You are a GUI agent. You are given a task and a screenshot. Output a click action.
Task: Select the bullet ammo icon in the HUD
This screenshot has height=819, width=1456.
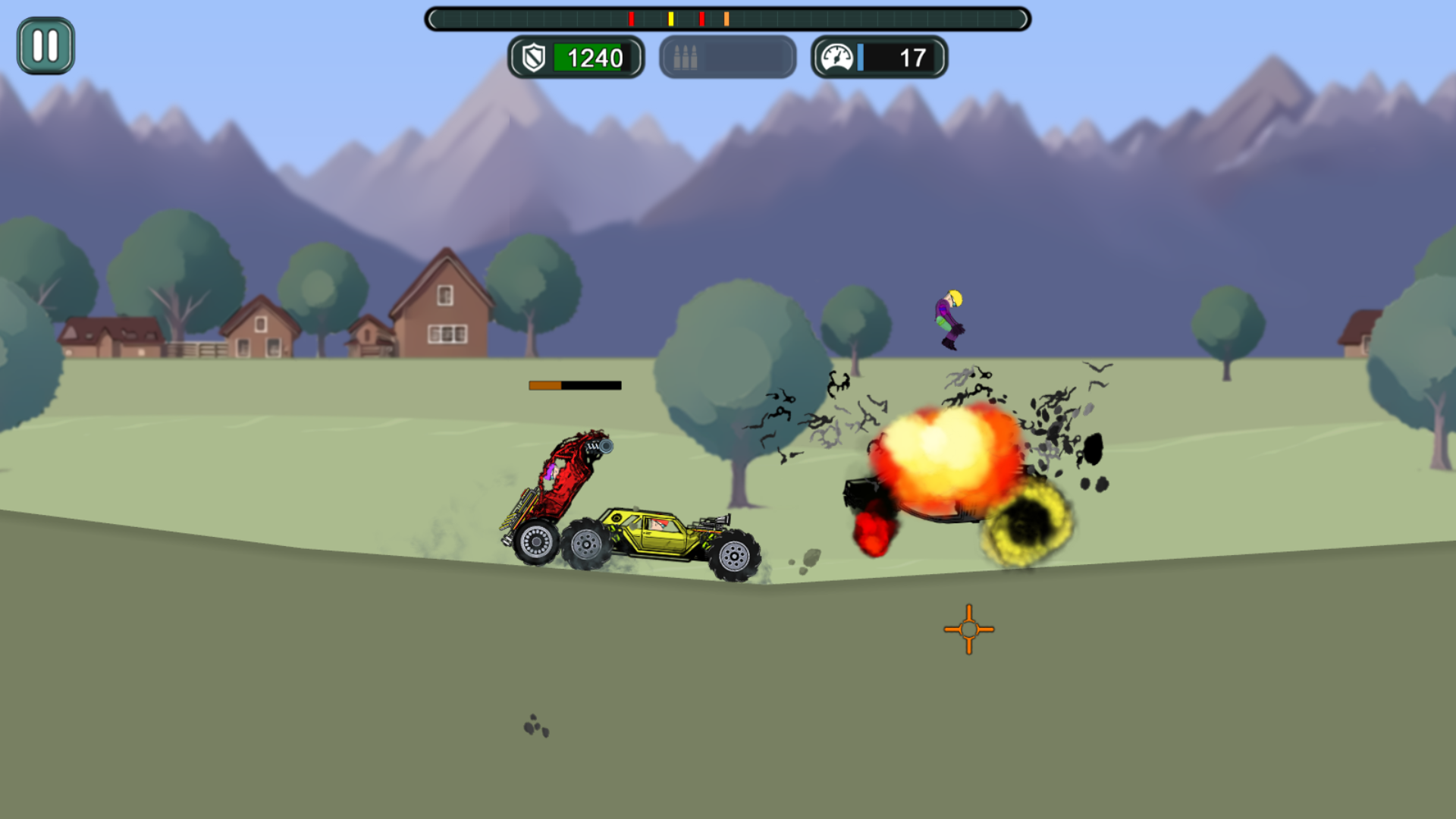pos(685,56)
